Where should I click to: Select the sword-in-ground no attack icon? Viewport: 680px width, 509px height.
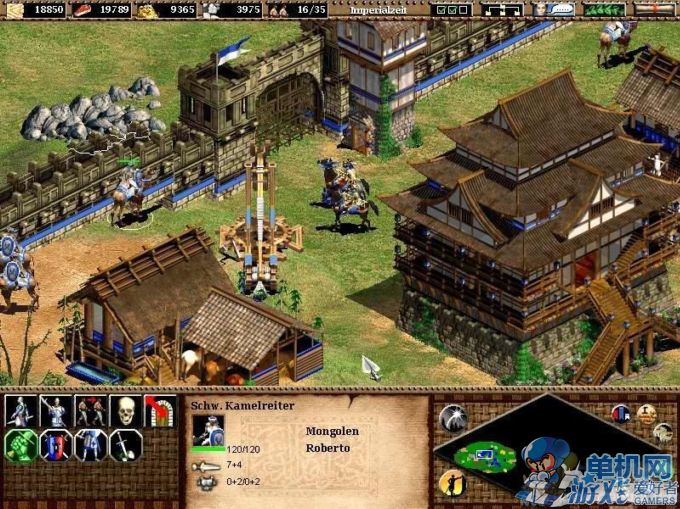point(125,445)
